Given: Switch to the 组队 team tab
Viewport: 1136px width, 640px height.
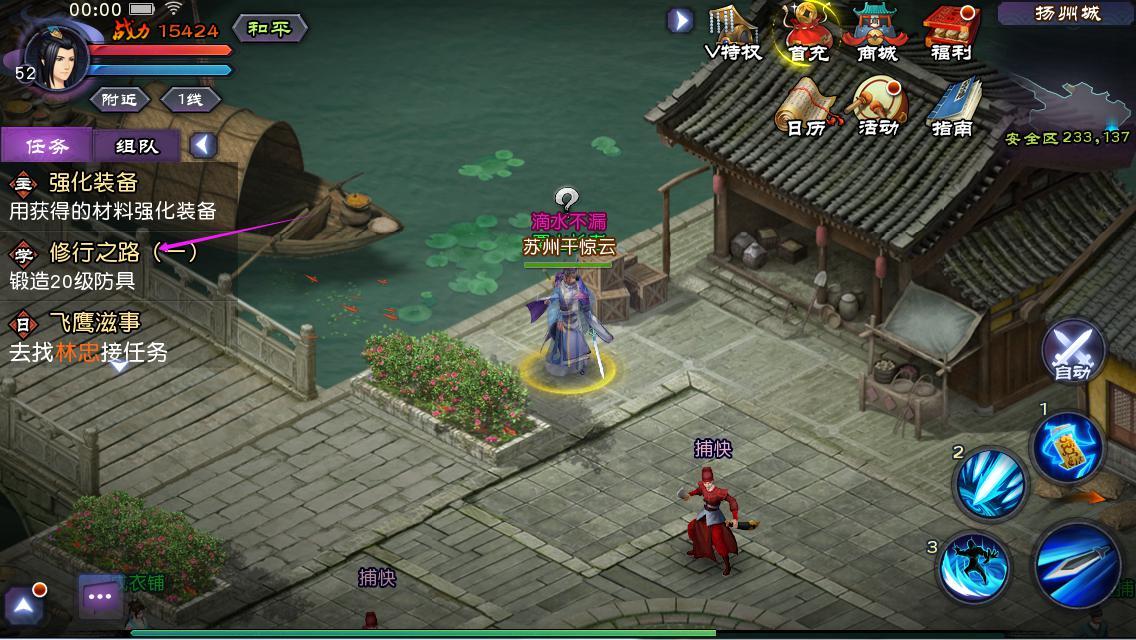Looking at the screenshot, I should (x=136, y=145).
